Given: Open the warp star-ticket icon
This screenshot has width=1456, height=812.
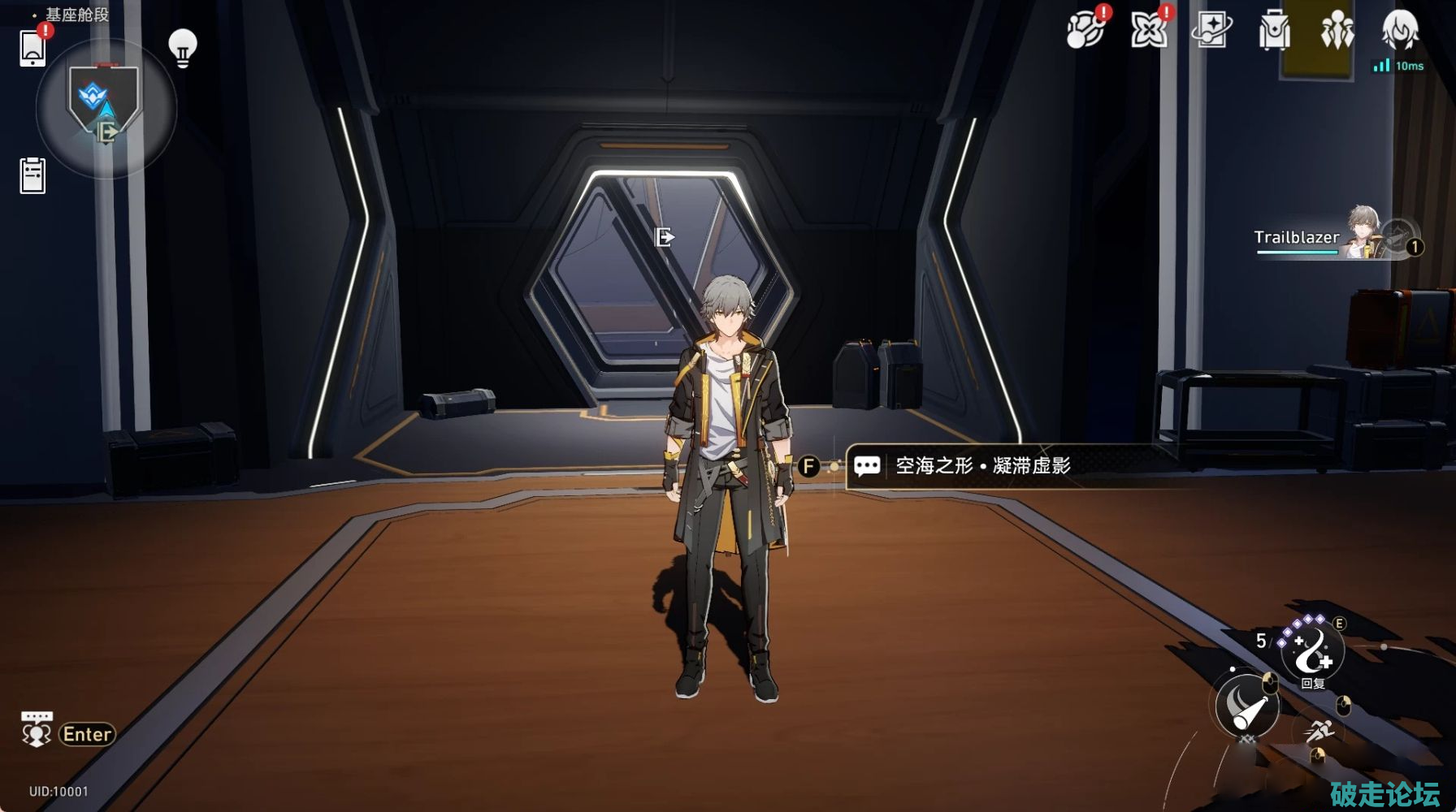Looking at the screenshot, I should pyautogui.click(x=1211, y=32).
